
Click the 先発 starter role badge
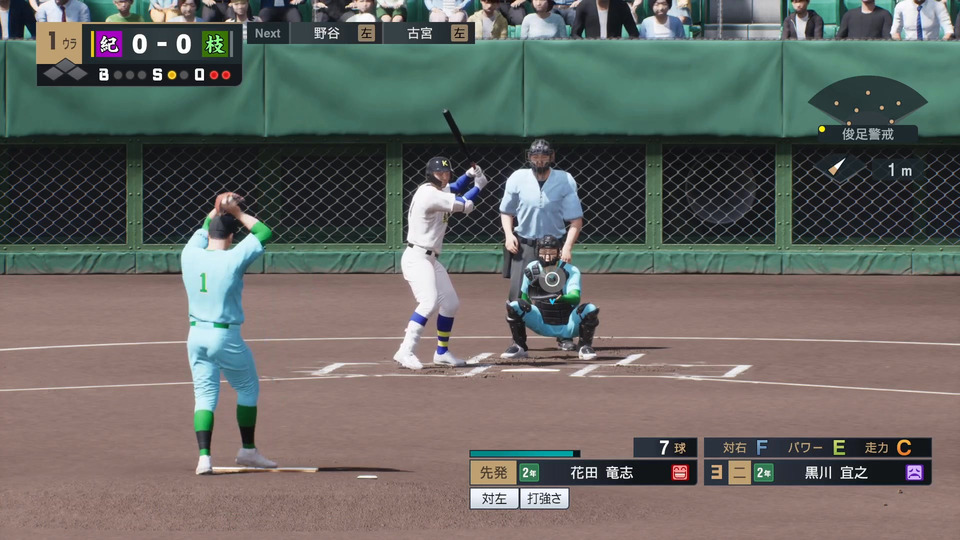tap(493, 473)
